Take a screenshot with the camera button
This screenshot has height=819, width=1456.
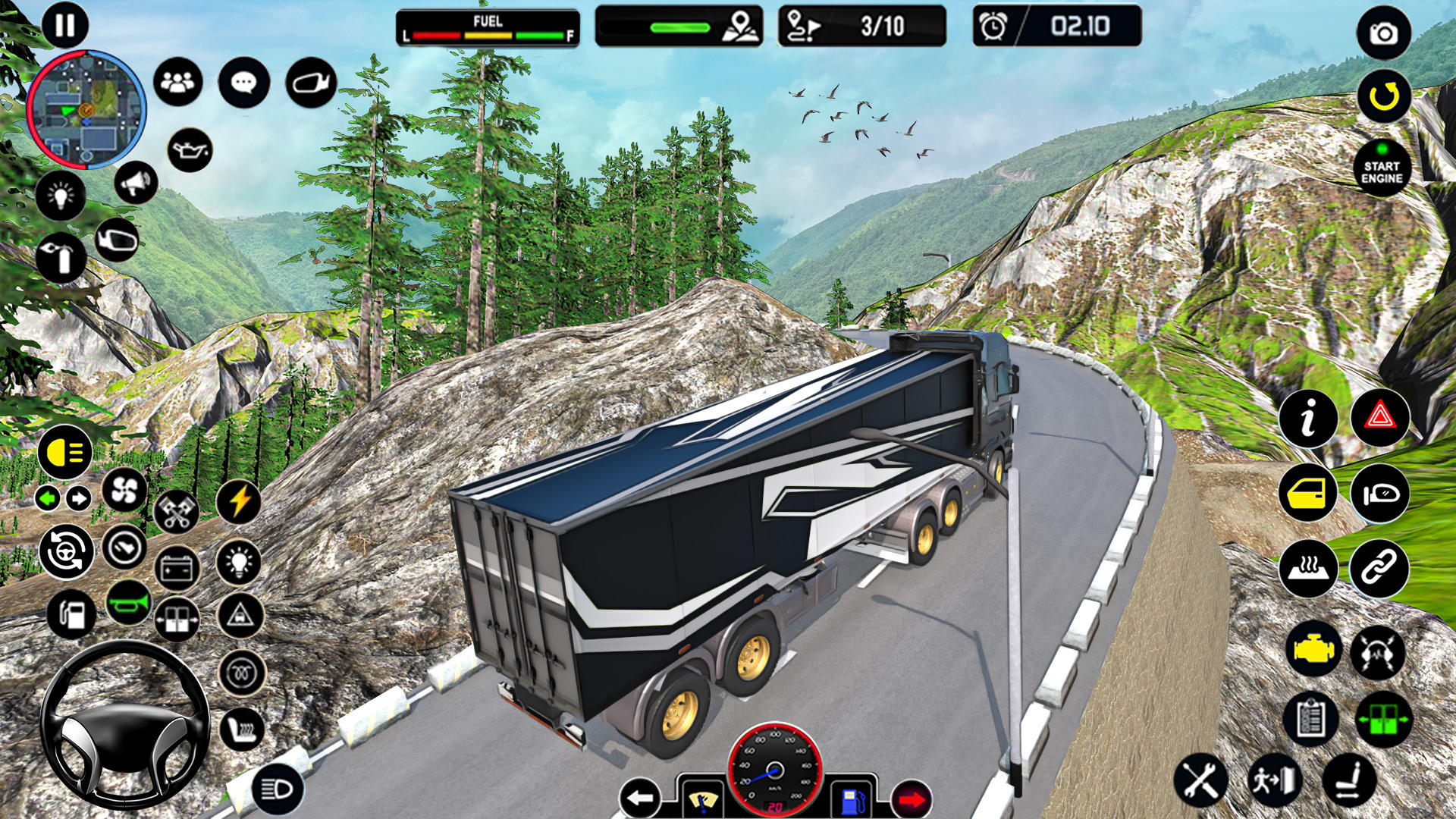click(1383, 33)
